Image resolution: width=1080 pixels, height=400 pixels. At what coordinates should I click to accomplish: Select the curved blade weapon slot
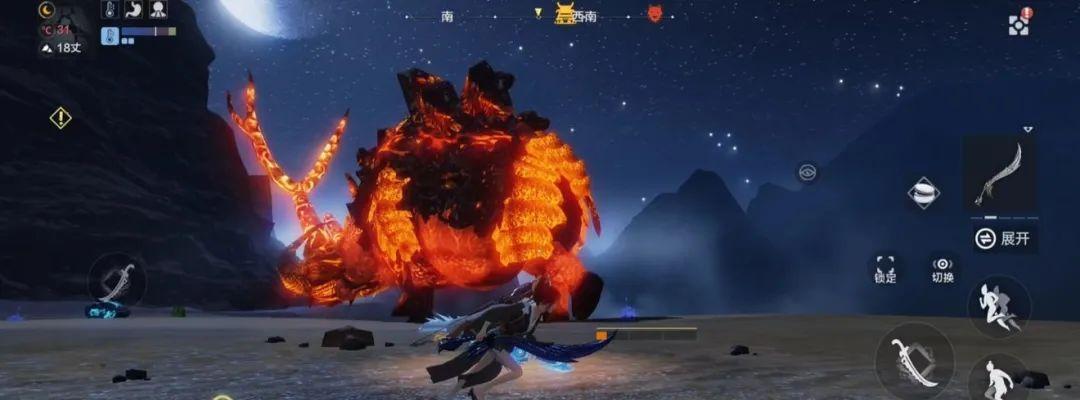coord(999,174)
